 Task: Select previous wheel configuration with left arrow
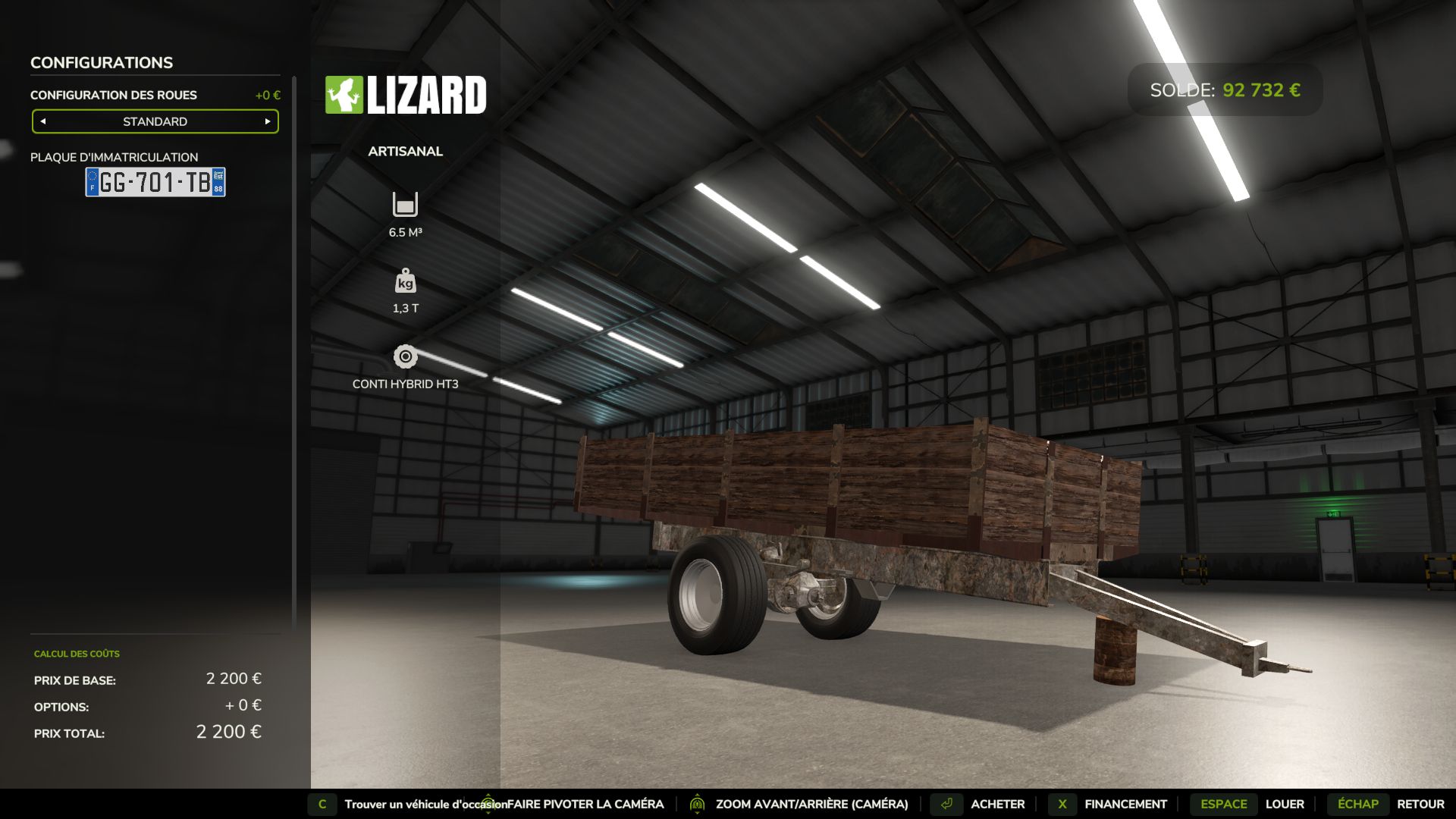pyautogui.click(x=43, y=121)
